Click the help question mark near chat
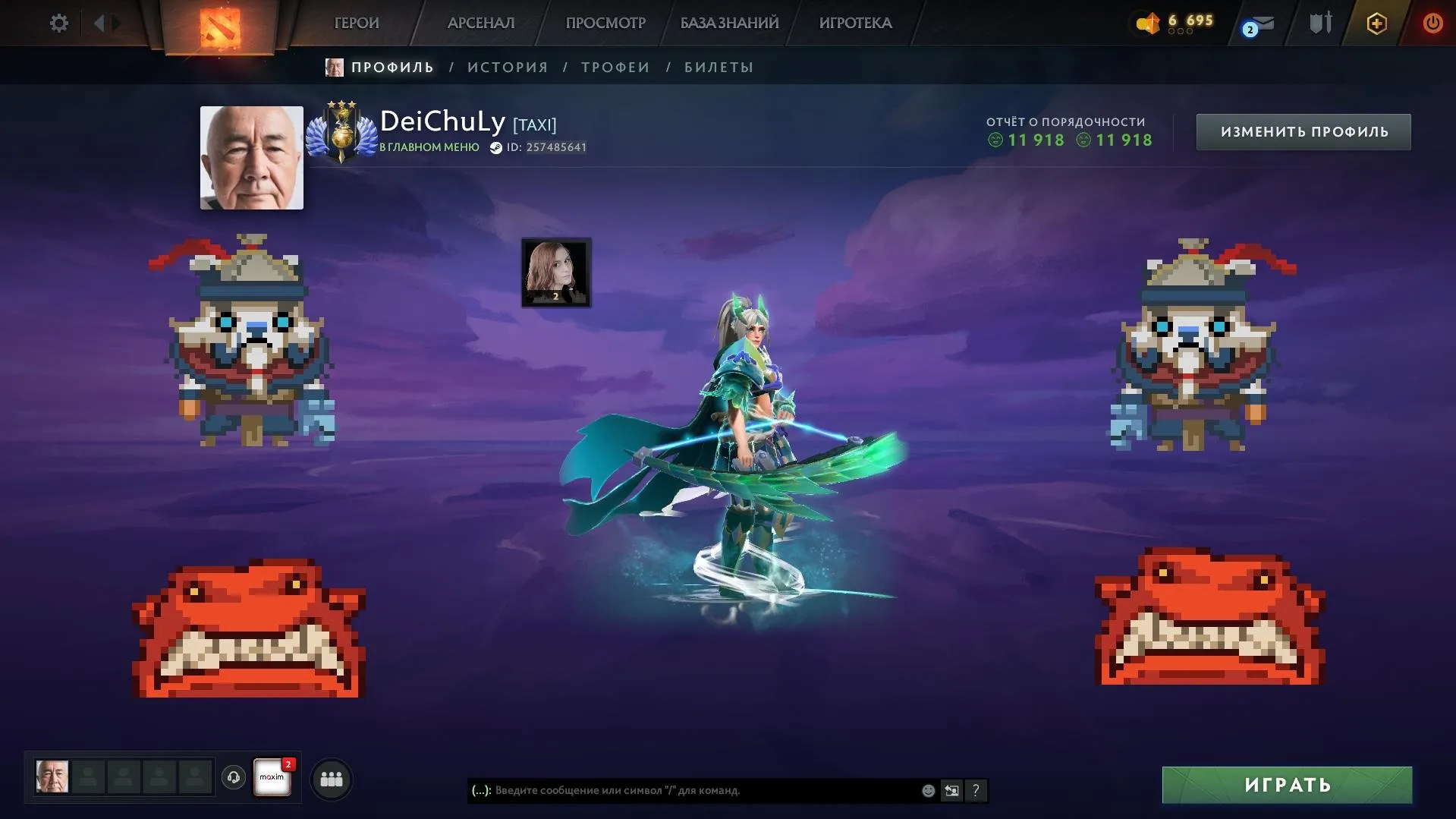1456x819 pixels. (976, 790)
